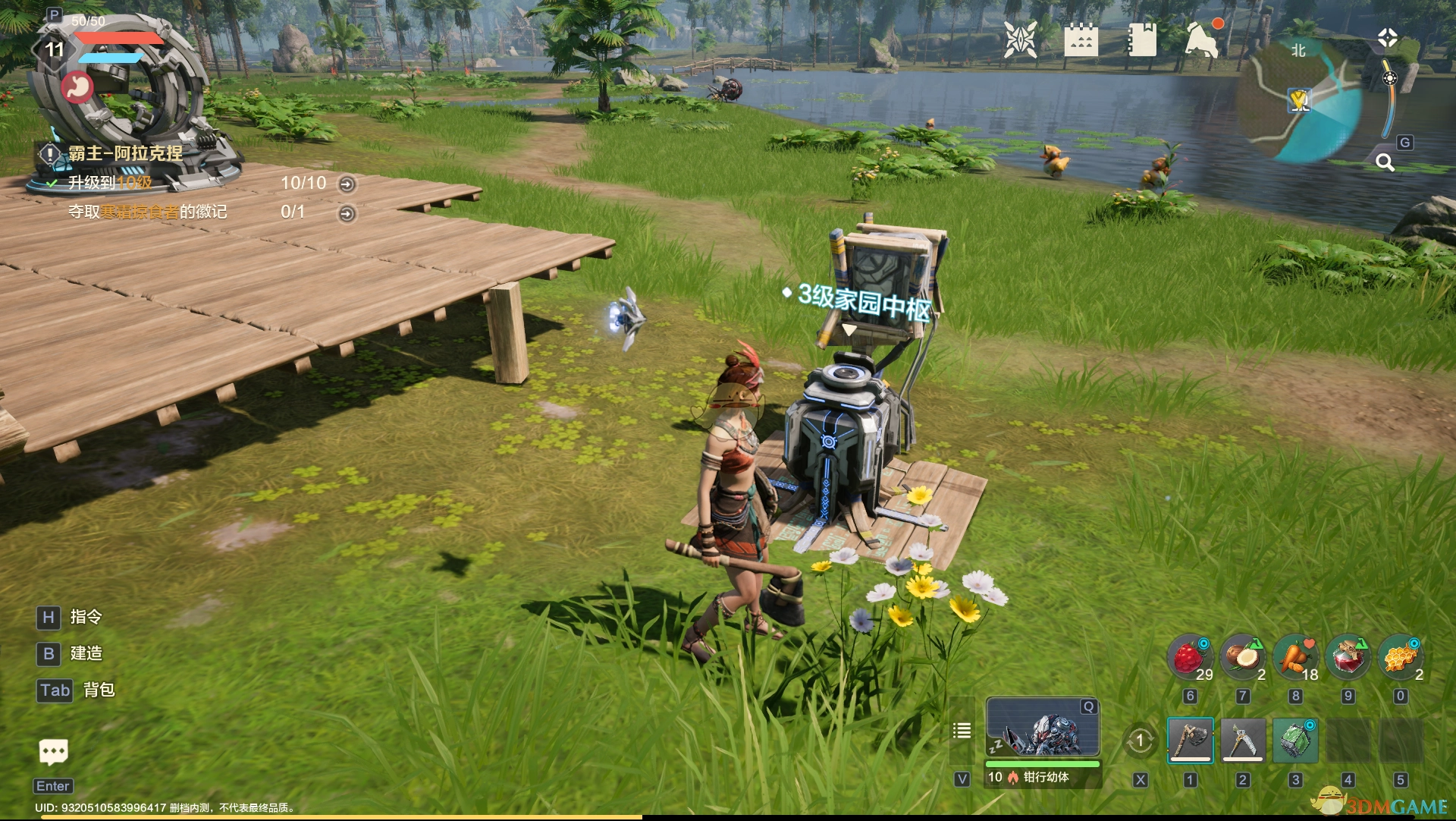This screenshot has width=1456, height=821.
Task: Open the insect emblem menu icon
Action: pyautogui.click(x=1020, y=39)
